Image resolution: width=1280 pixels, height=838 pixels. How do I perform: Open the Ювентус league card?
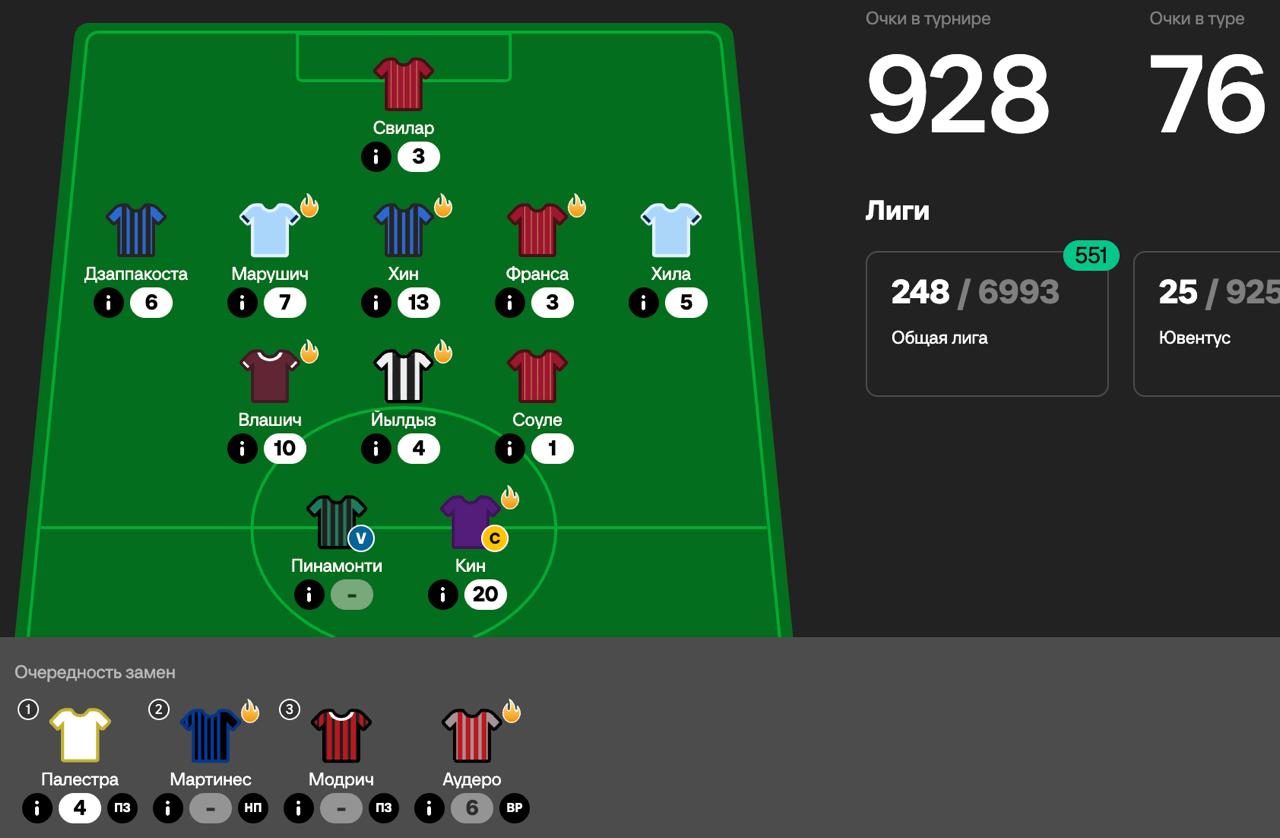(1207, 323)
